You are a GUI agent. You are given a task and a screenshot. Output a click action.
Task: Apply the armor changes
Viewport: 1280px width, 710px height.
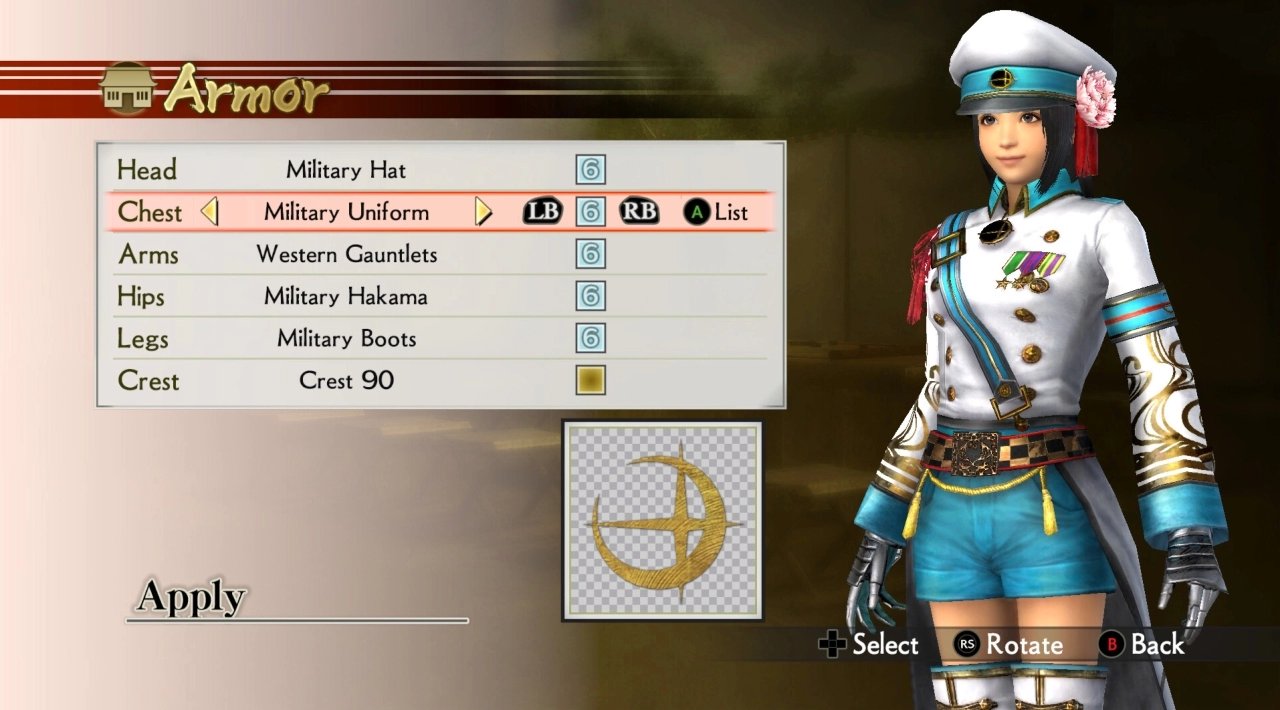pos(191,597)
